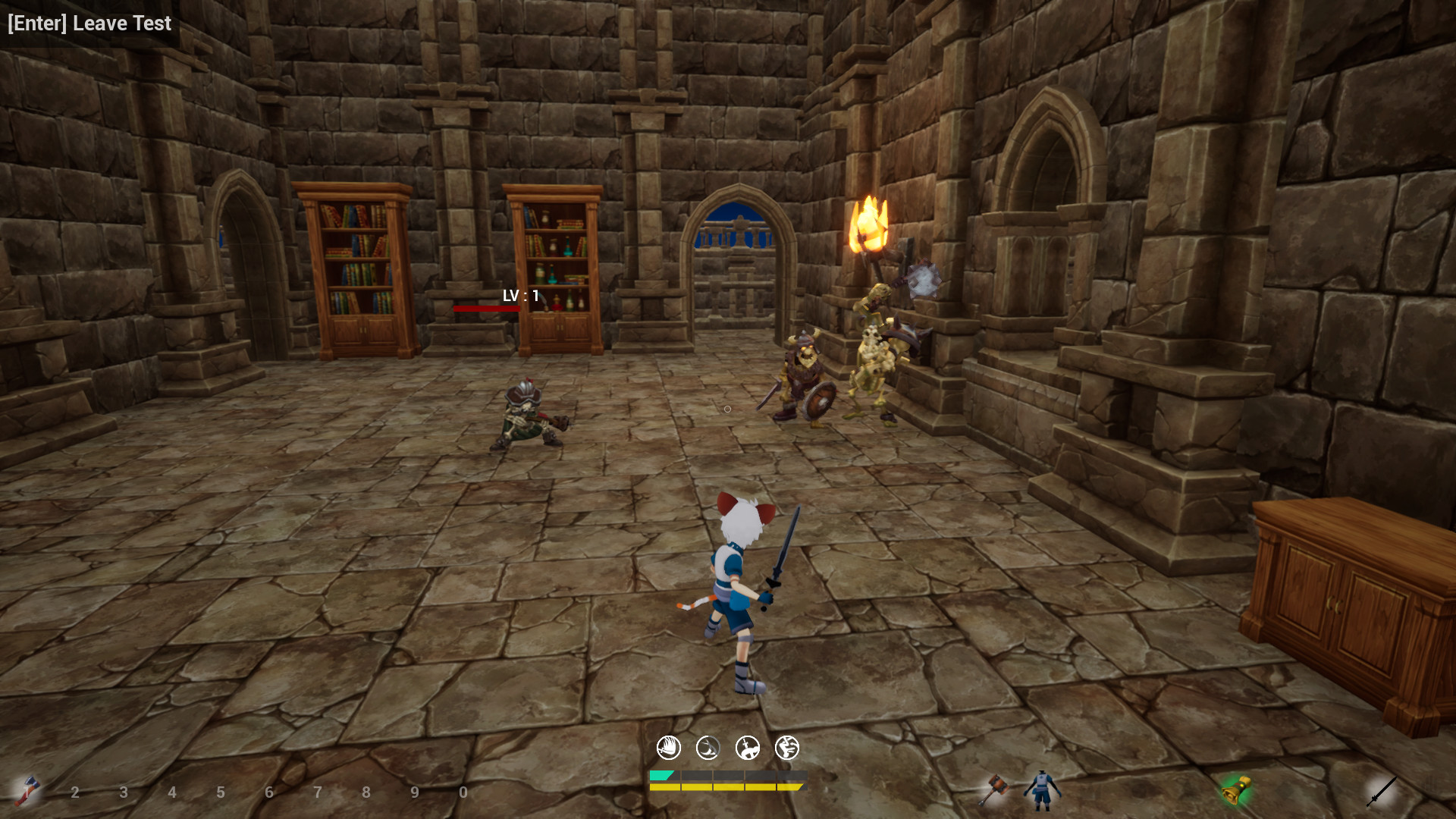
Task: Select empty hotbar slot number 0
Action: [463, 792]
